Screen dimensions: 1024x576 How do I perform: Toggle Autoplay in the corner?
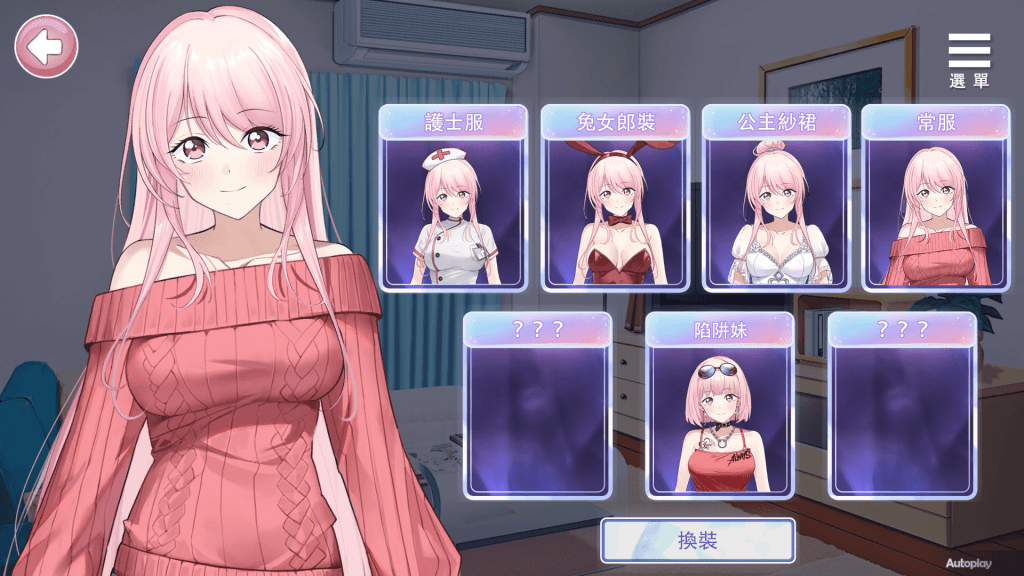coord(968,564)
